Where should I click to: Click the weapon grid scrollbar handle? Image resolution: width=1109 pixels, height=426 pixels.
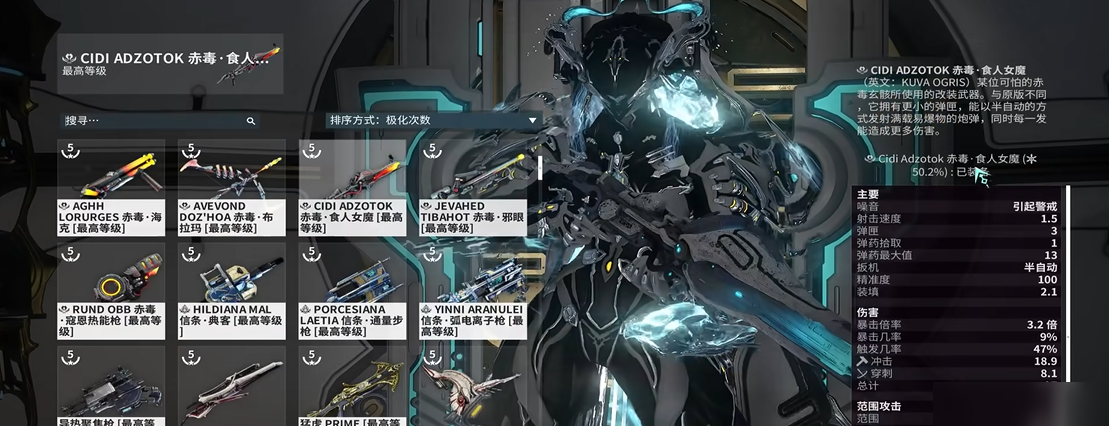point(540,167)
